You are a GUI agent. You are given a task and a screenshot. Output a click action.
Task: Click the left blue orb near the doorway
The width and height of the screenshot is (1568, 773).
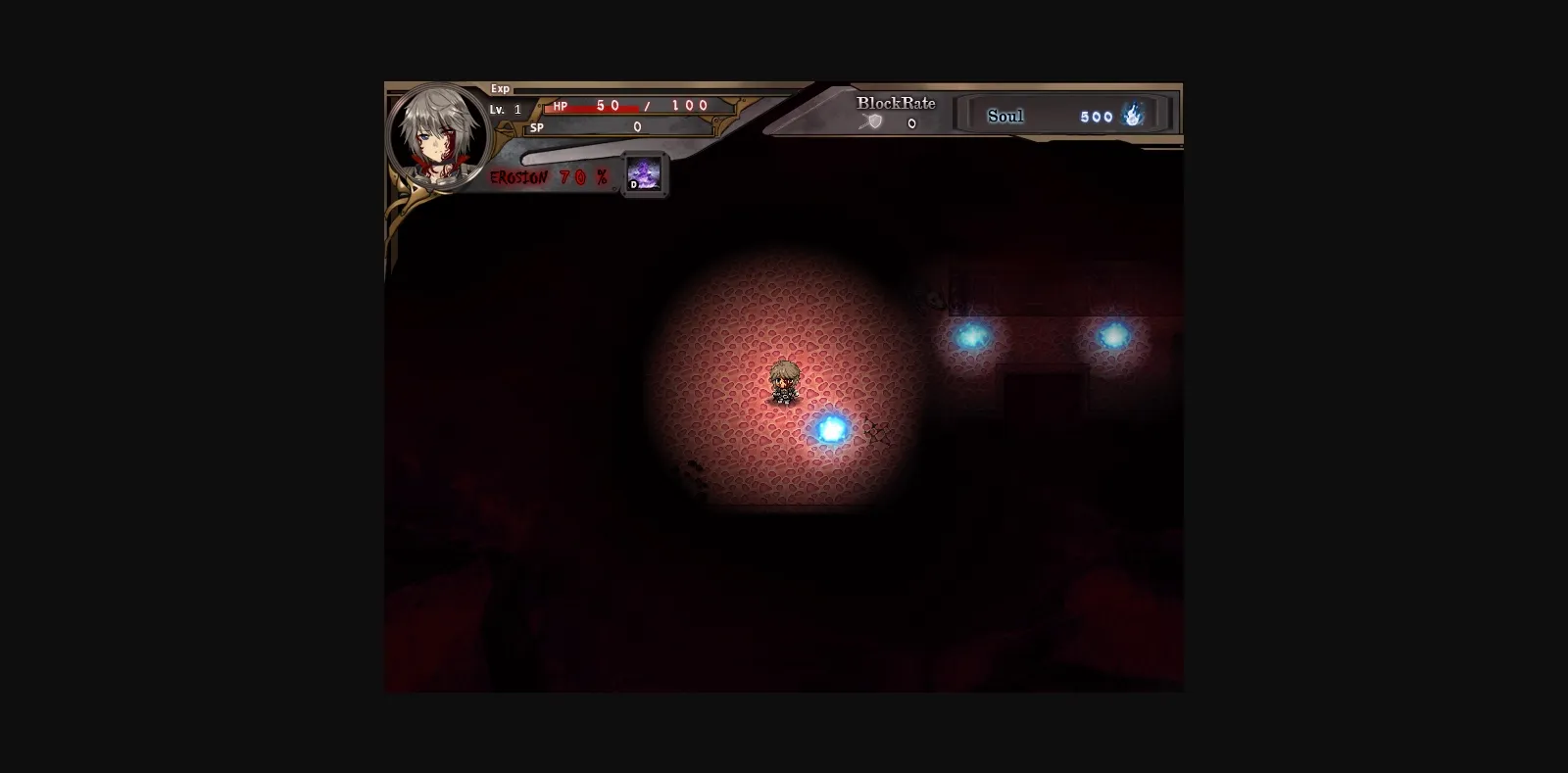tap(972, 336)
